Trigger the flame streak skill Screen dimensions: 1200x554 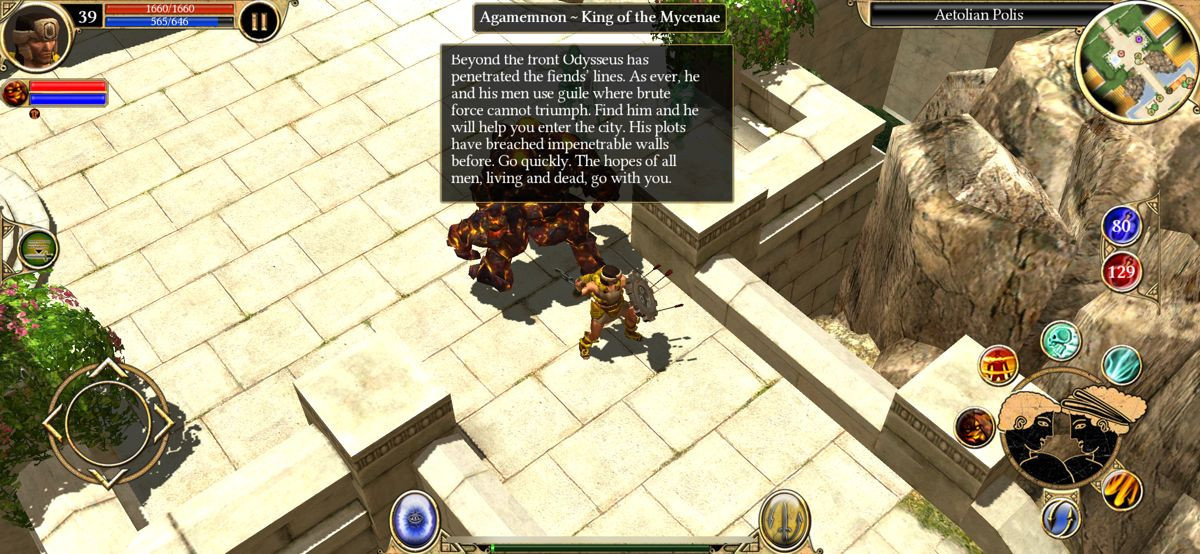pyautogui.click(x=1122, y=489)
